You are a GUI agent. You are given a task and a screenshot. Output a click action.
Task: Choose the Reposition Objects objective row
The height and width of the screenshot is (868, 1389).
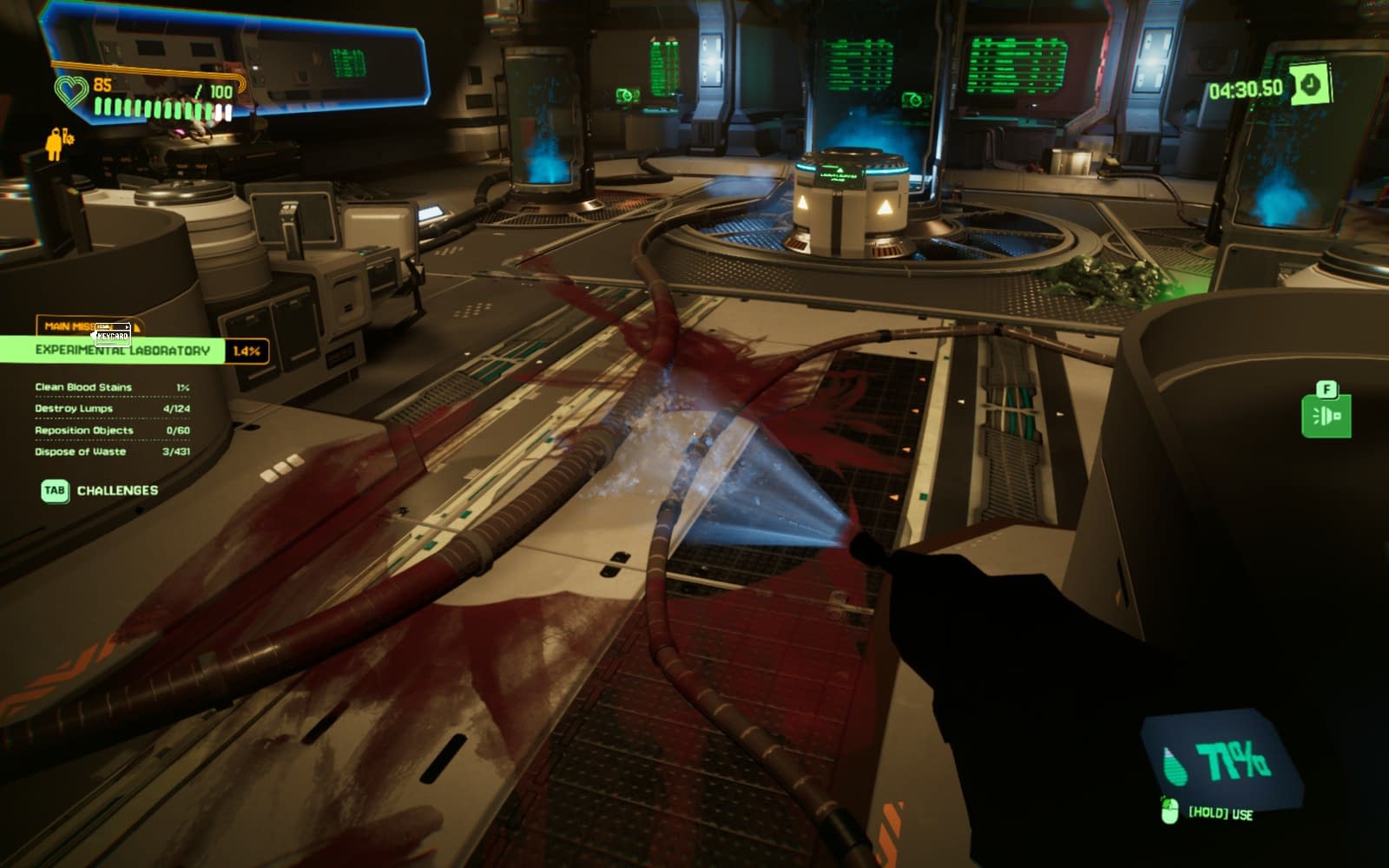(x=111, y=431)
